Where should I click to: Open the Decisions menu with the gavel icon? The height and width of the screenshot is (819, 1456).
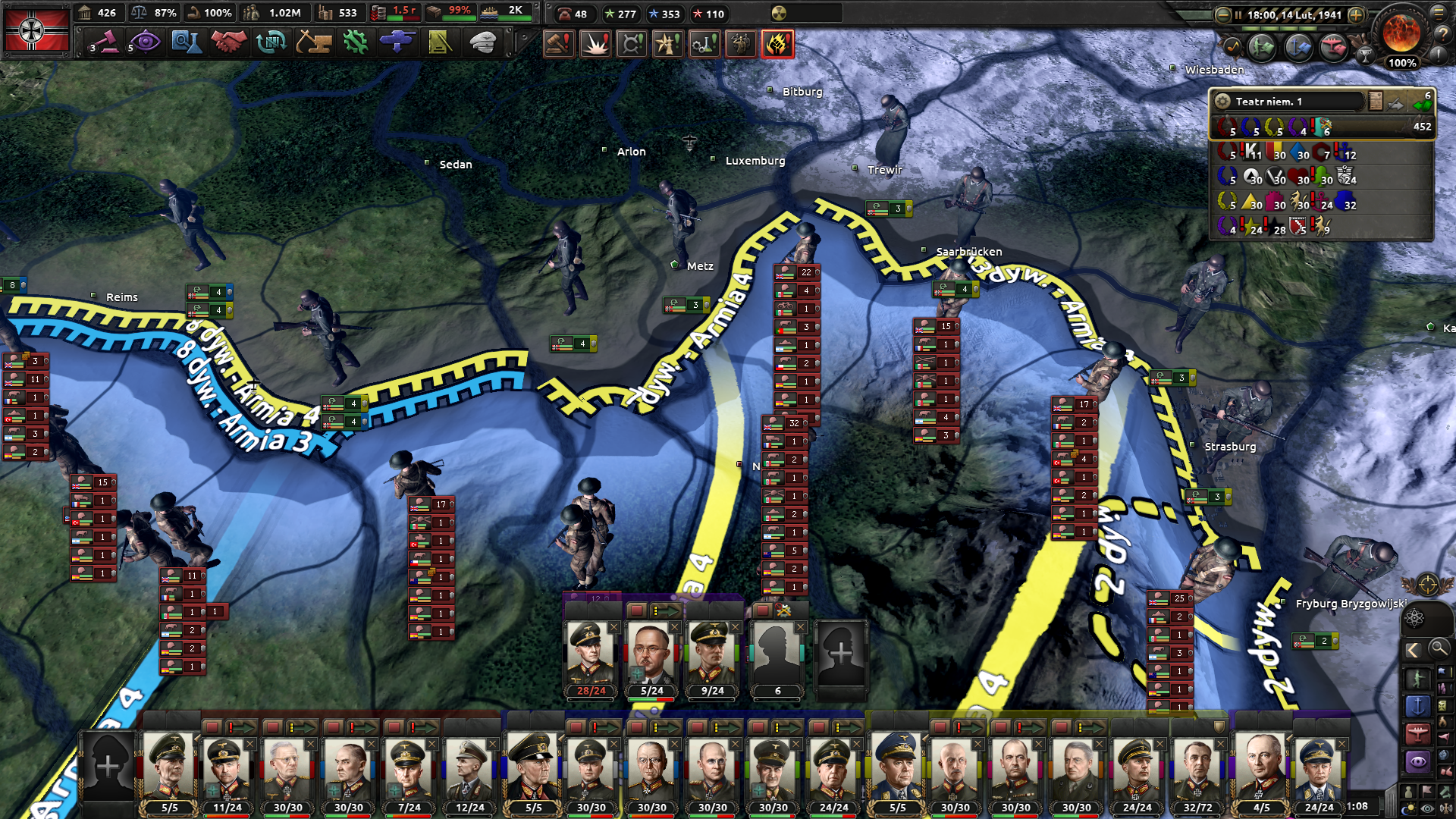pos(105,42)
